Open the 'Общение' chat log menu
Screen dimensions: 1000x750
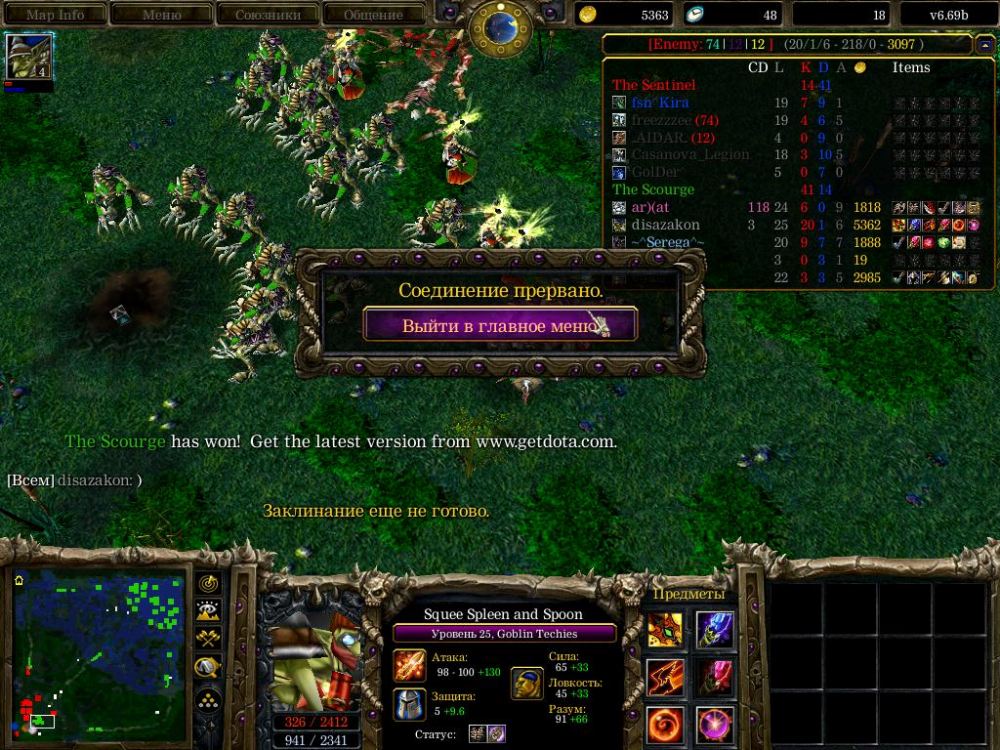coord(374,15)
